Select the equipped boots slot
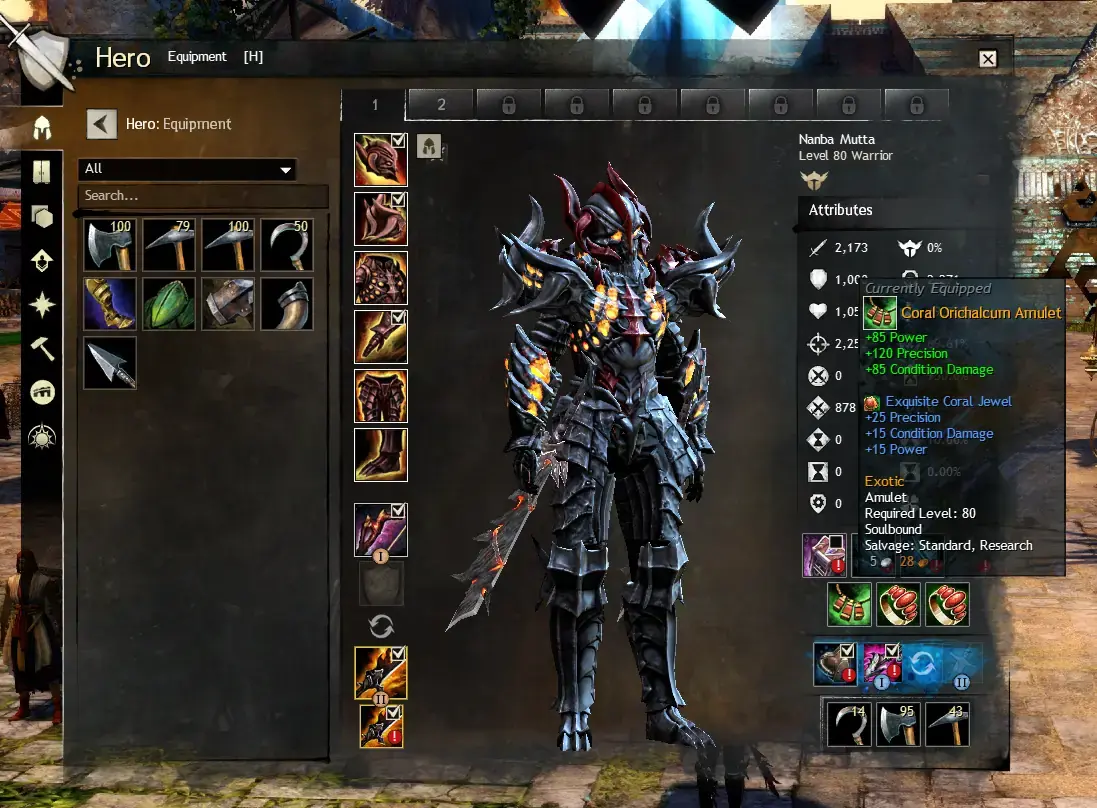1097x808 pixels. 380,455
